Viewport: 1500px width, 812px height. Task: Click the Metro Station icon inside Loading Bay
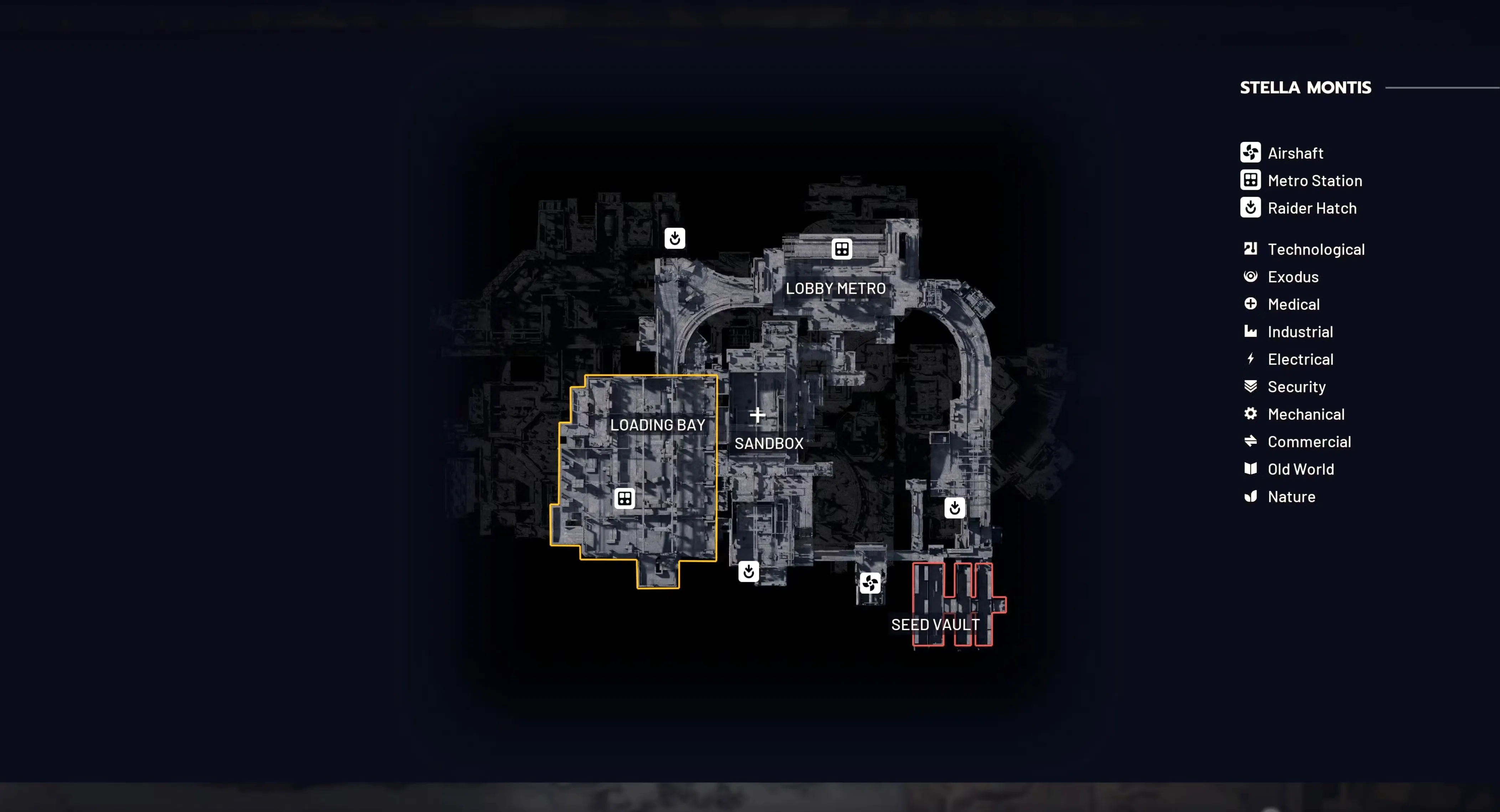624,498
